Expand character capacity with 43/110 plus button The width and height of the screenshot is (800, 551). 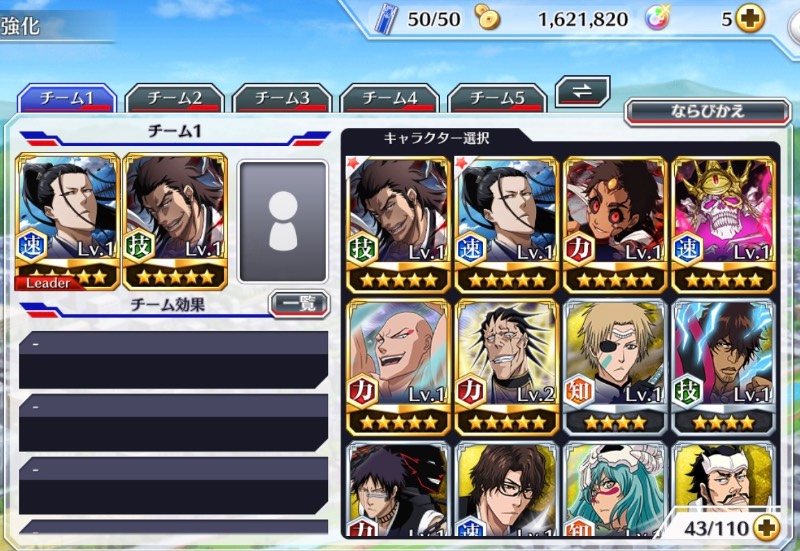pyautogui.click(x=766, y=525)
